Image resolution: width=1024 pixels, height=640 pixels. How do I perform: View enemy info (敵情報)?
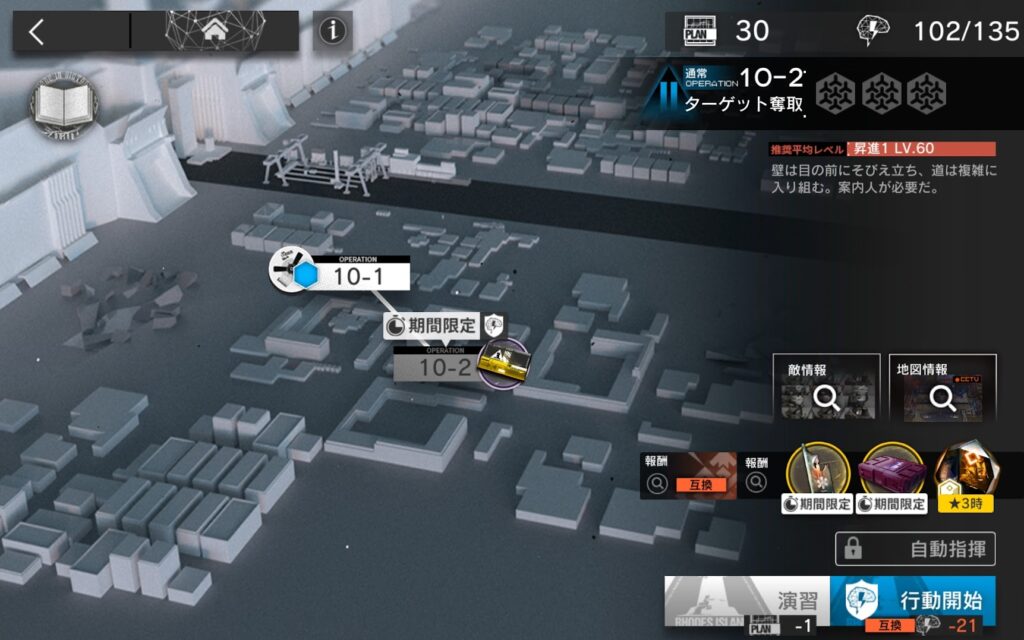(x=826, y=388)
